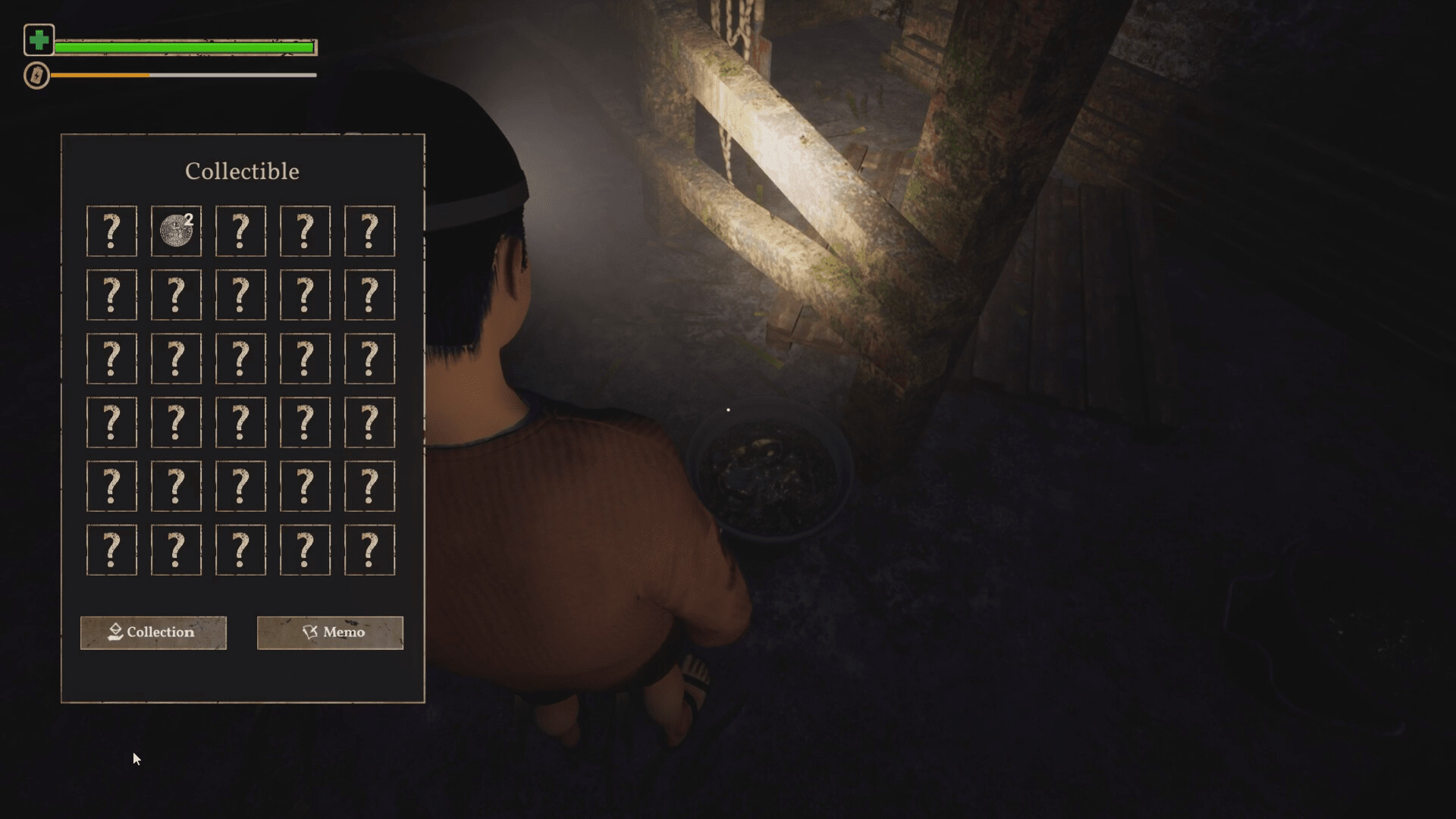The height and width of the screenshot is (819, 1456).
Task: Click the hand-and-gem icon on Collection button
Action: pos(115,632)
